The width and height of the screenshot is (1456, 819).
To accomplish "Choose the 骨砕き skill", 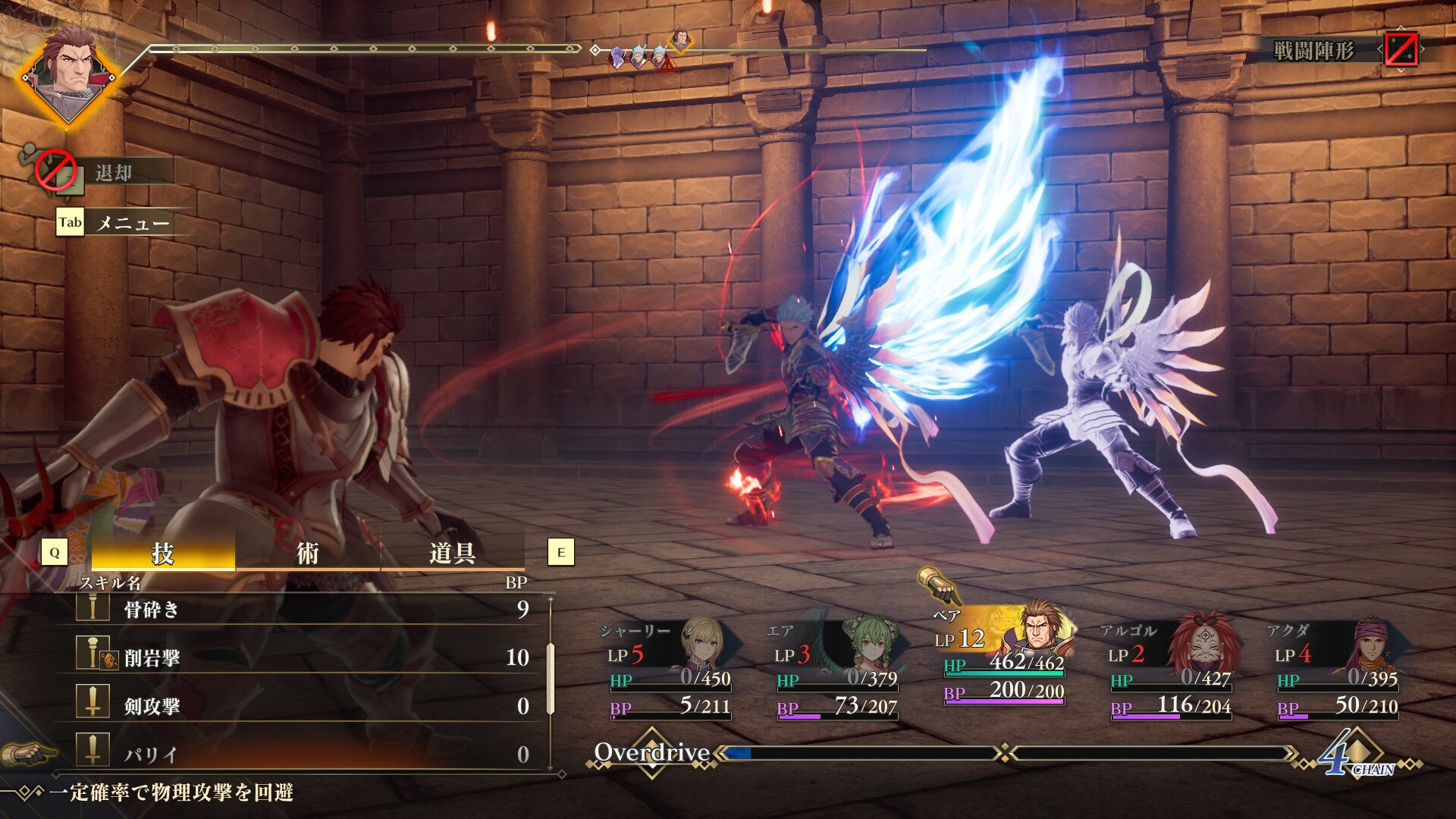I will coord(303,609).
